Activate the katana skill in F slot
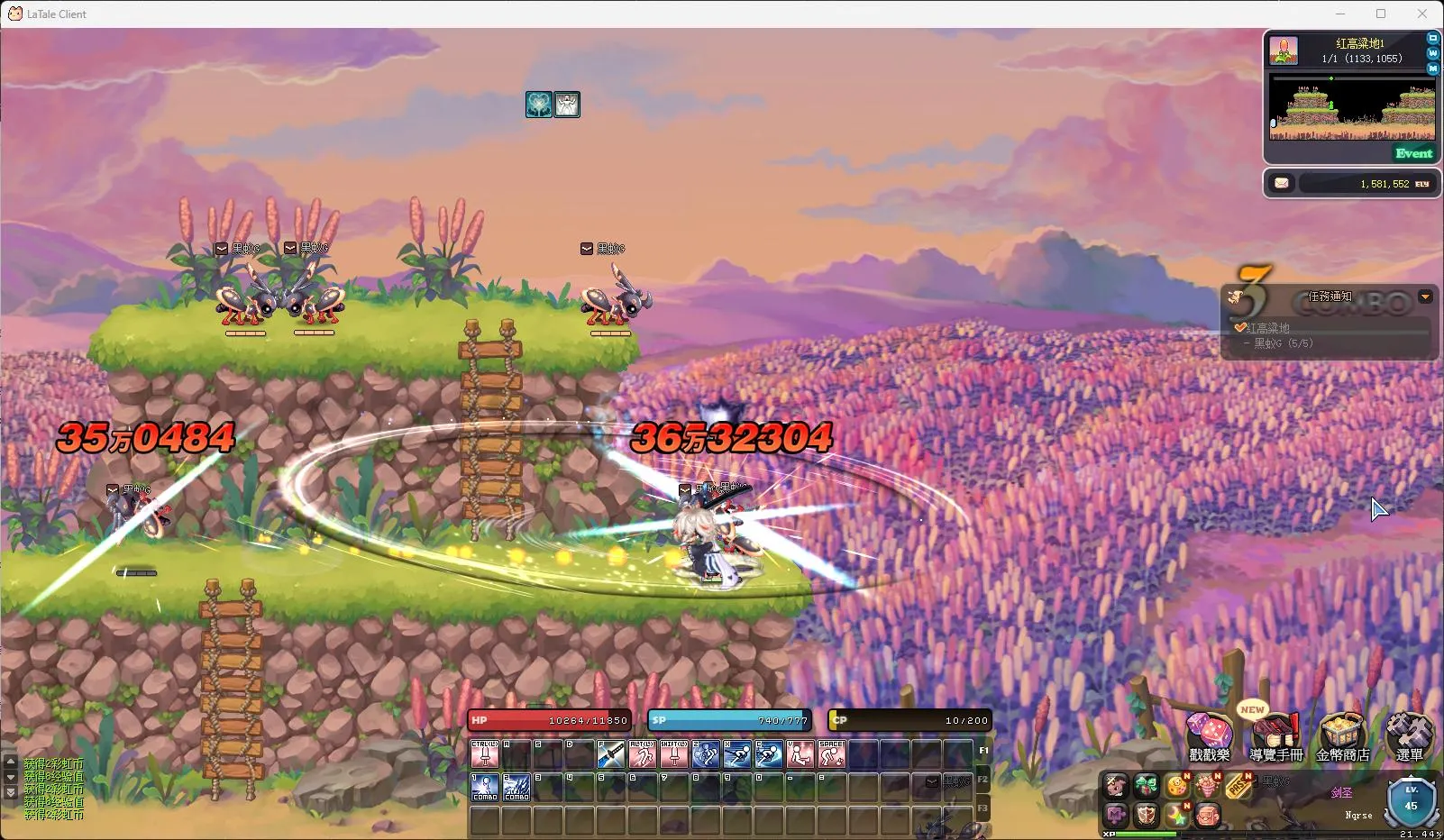The image size is (1444, 840). pos(610,753)
